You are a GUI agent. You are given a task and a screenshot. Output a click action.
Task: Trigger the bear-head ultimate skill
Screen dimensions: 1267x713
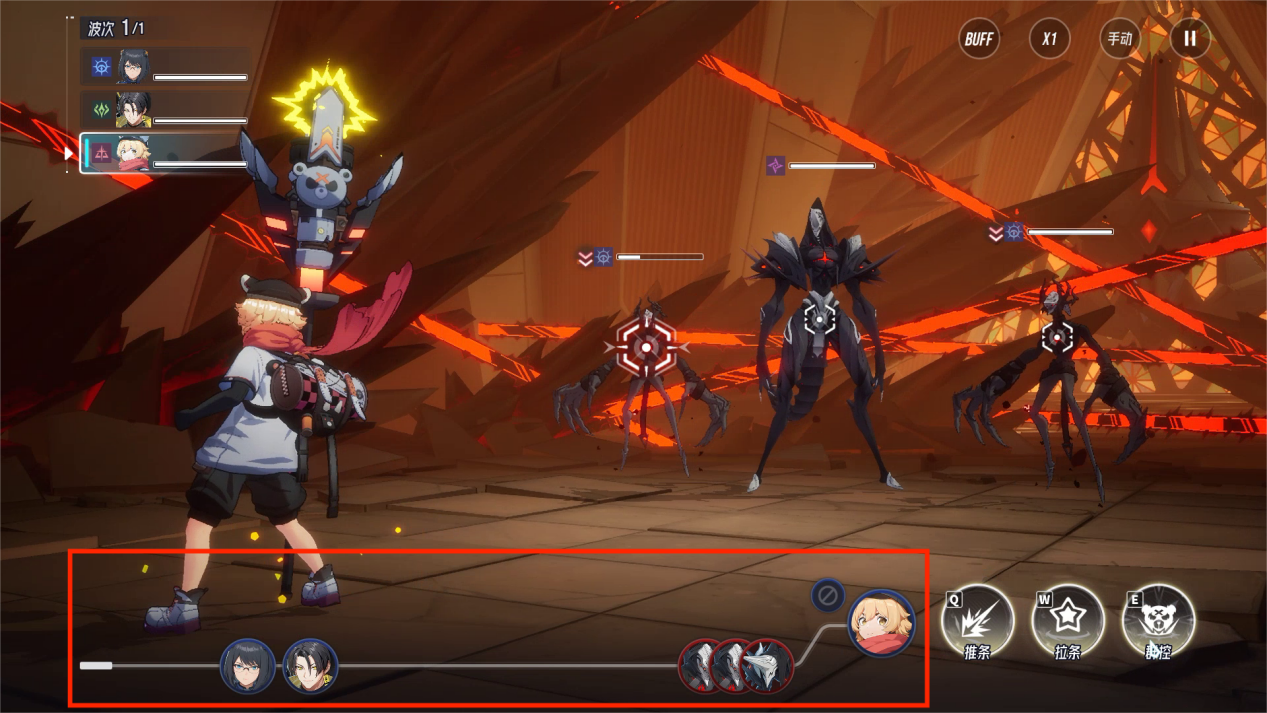click(x=1158, y=620)
